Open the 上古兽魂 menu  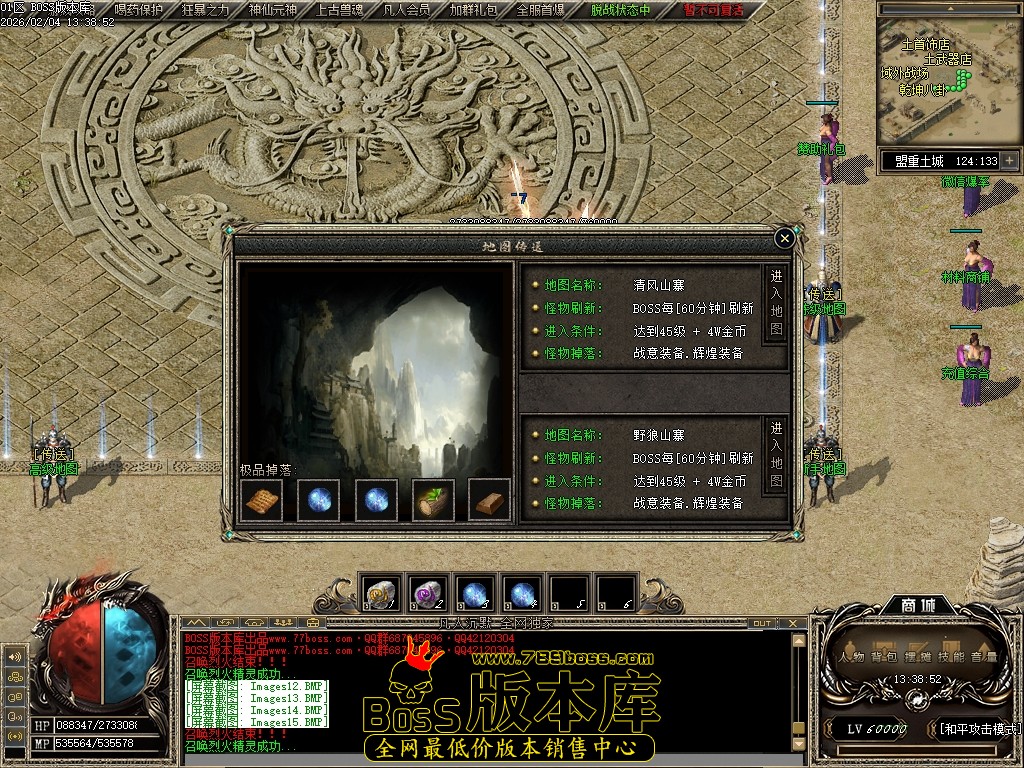339,10
